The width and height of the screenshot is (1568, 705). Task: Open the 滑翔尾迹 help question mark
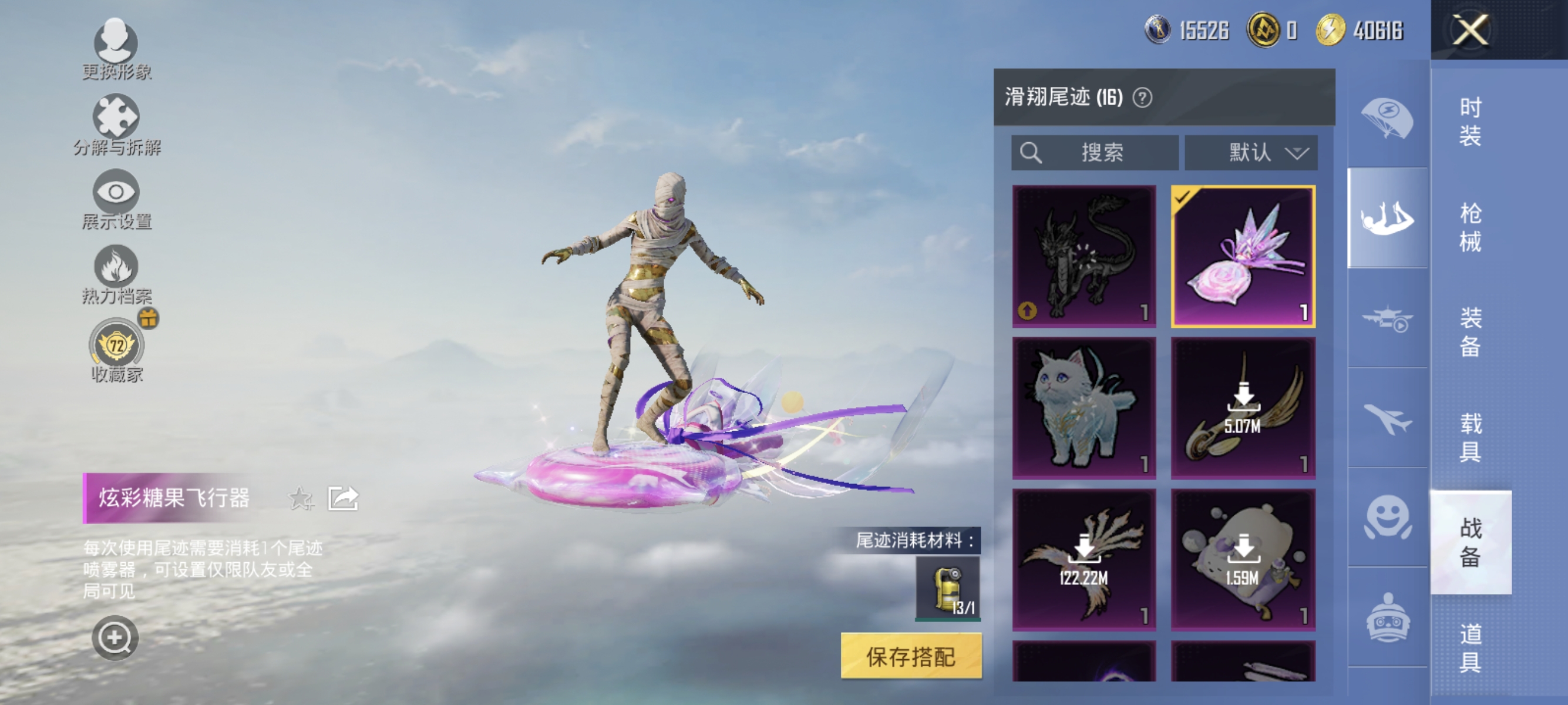(1145, 99)
